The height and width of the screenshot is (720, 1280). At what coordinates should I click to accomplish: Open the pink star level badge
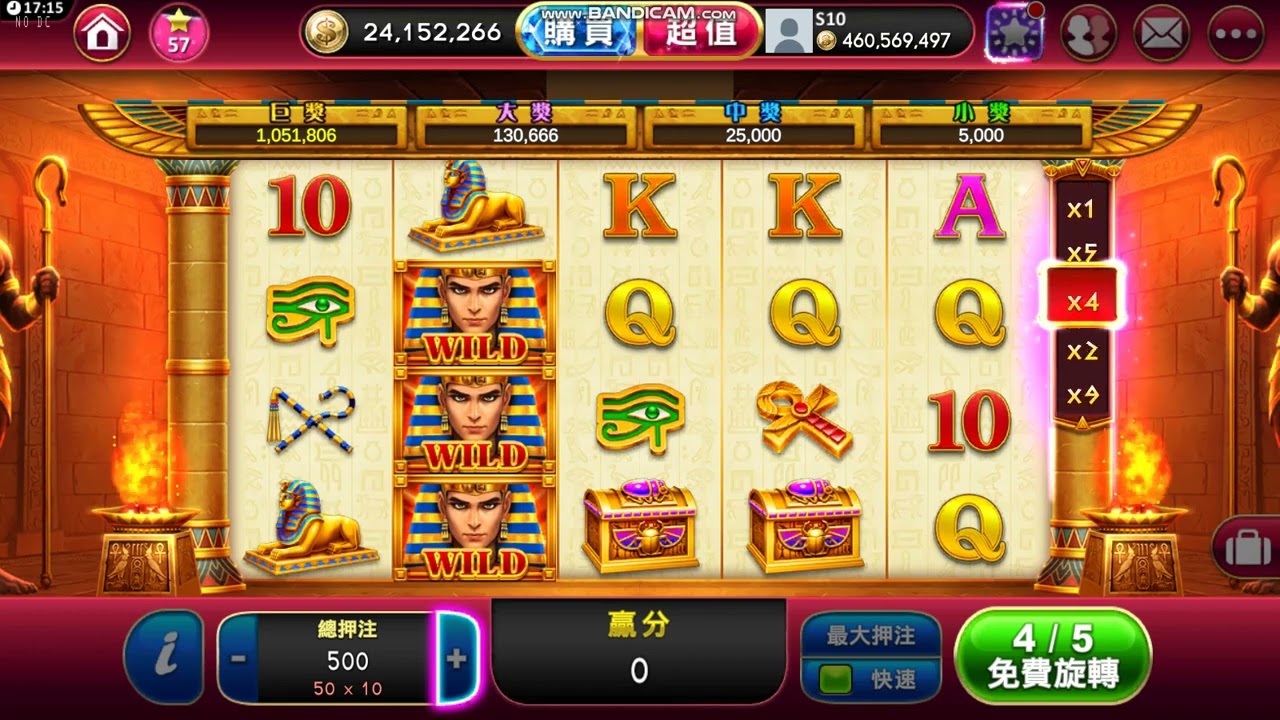pyautogui.click(x=178, y=33)
